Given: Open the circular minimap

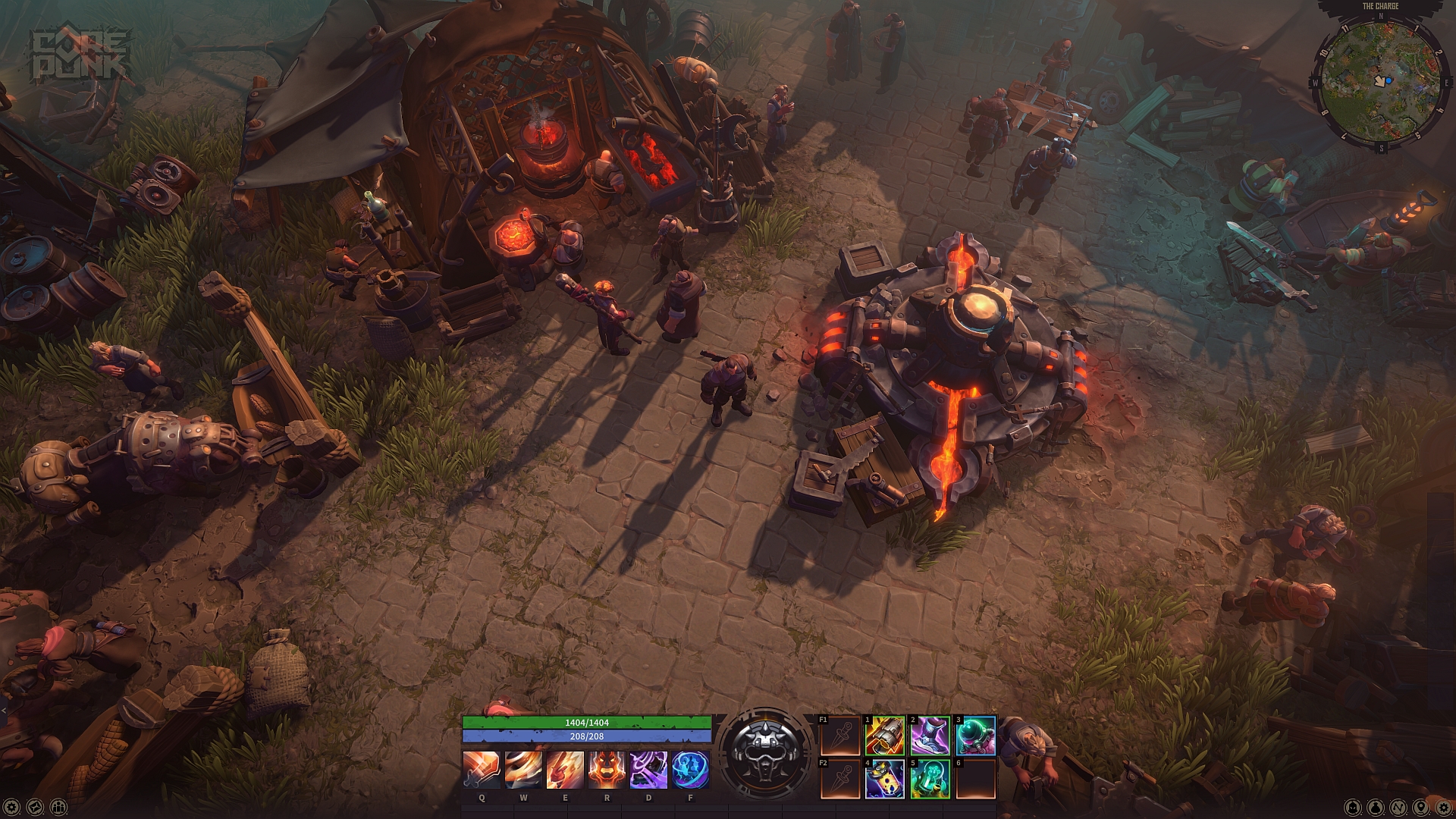Looking at the screenshot, I should [x=1380, y=81].
